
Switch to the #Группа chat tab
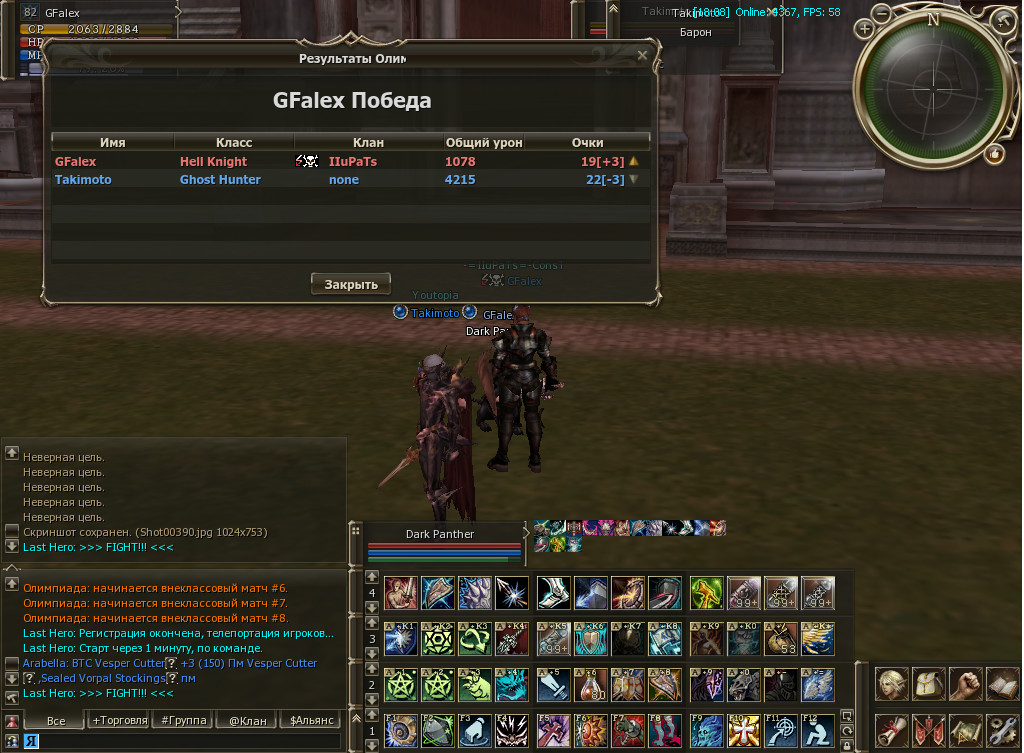183,720
